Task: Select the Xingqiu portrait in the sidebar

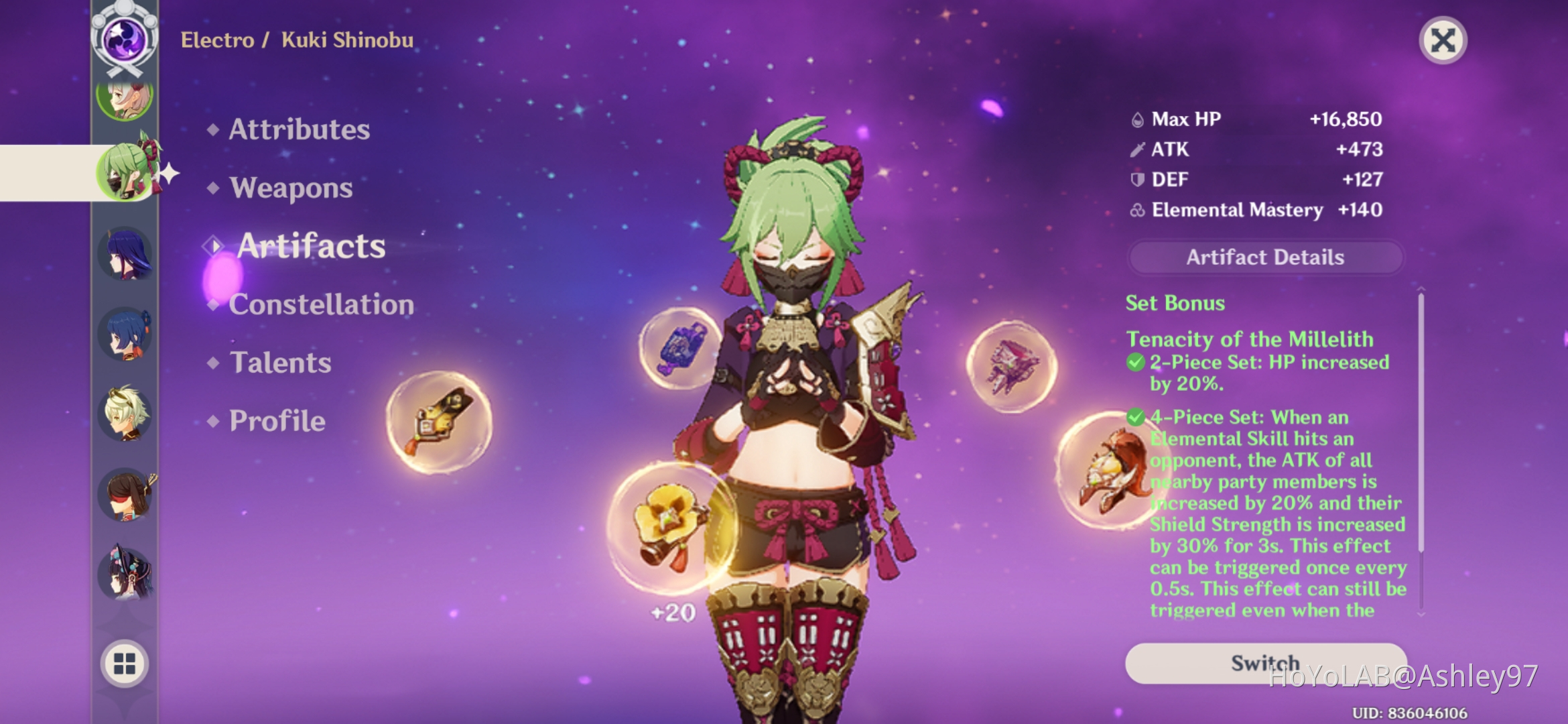Action: click(127, 333)
